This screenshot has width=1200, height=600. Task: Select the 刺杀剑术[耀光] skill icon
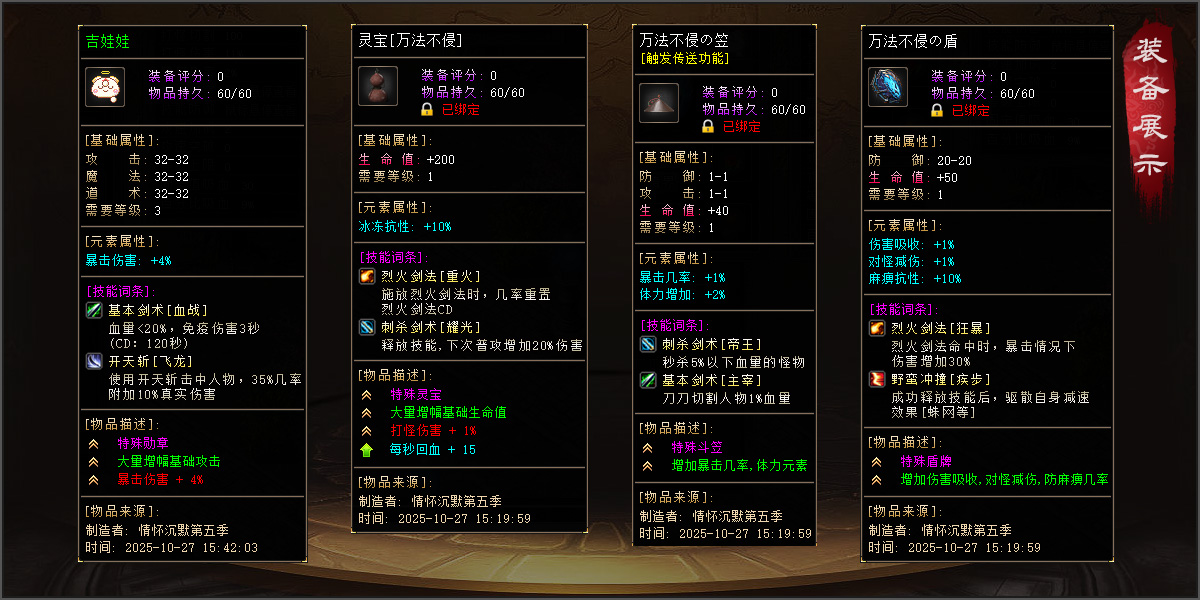point(367,326)
